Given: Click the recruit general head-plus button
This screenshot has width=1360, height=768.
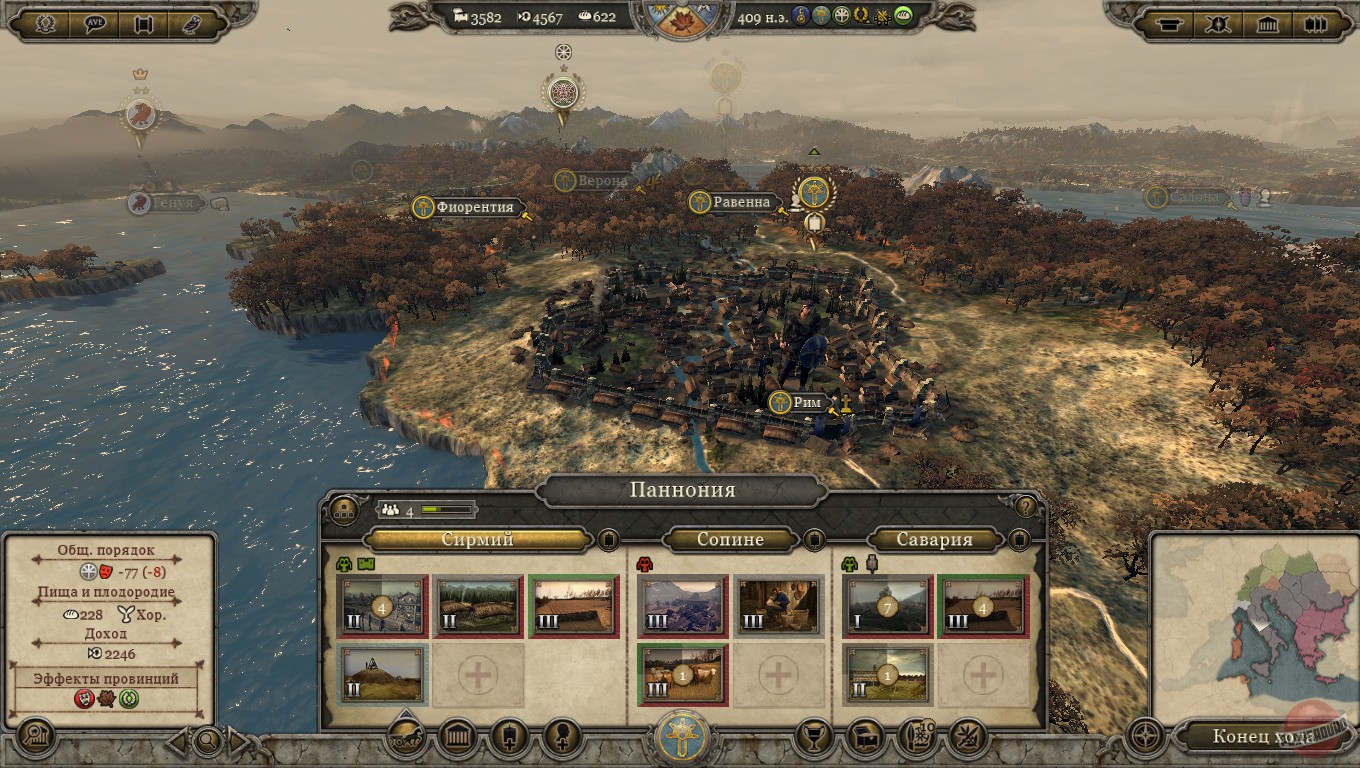Looking at the screenshot, I should coord(561,739).
